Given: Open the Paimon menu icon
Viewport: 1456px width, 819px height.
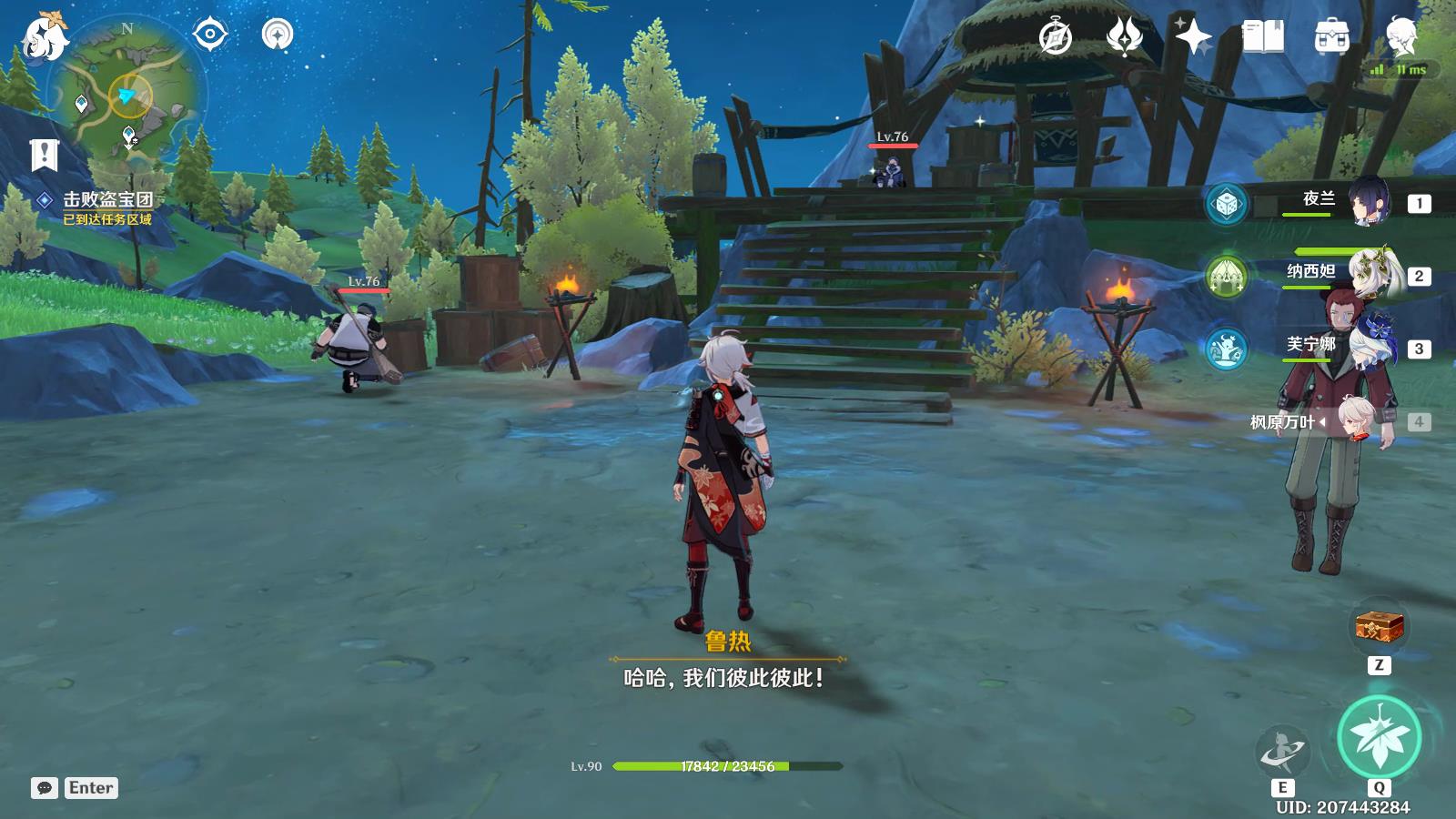Looking at the screenshot, I should (45, 38).
